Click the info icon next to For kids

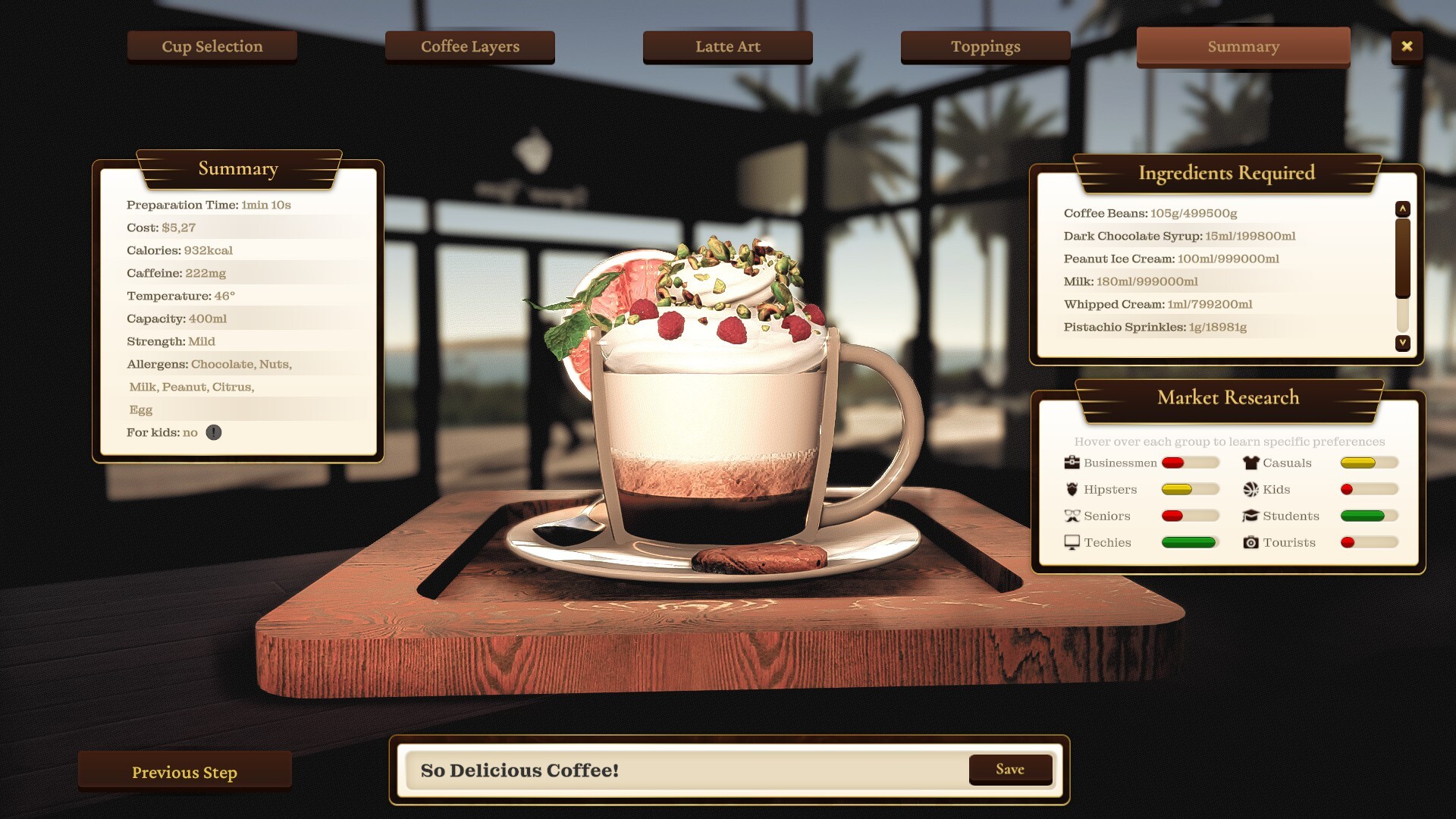coord(213,432)
